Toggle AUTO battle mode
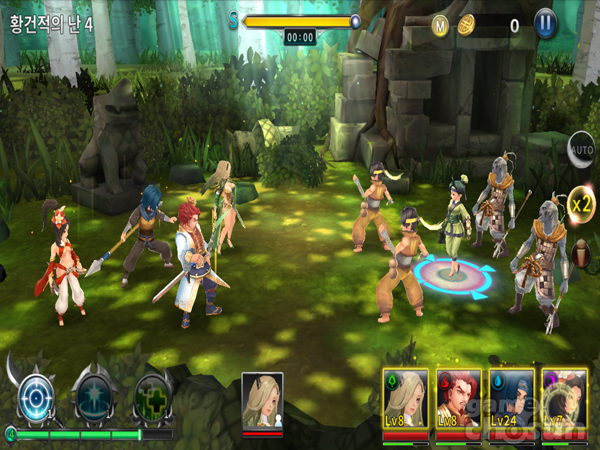600x450 pixels. click(x=581, y=149)
